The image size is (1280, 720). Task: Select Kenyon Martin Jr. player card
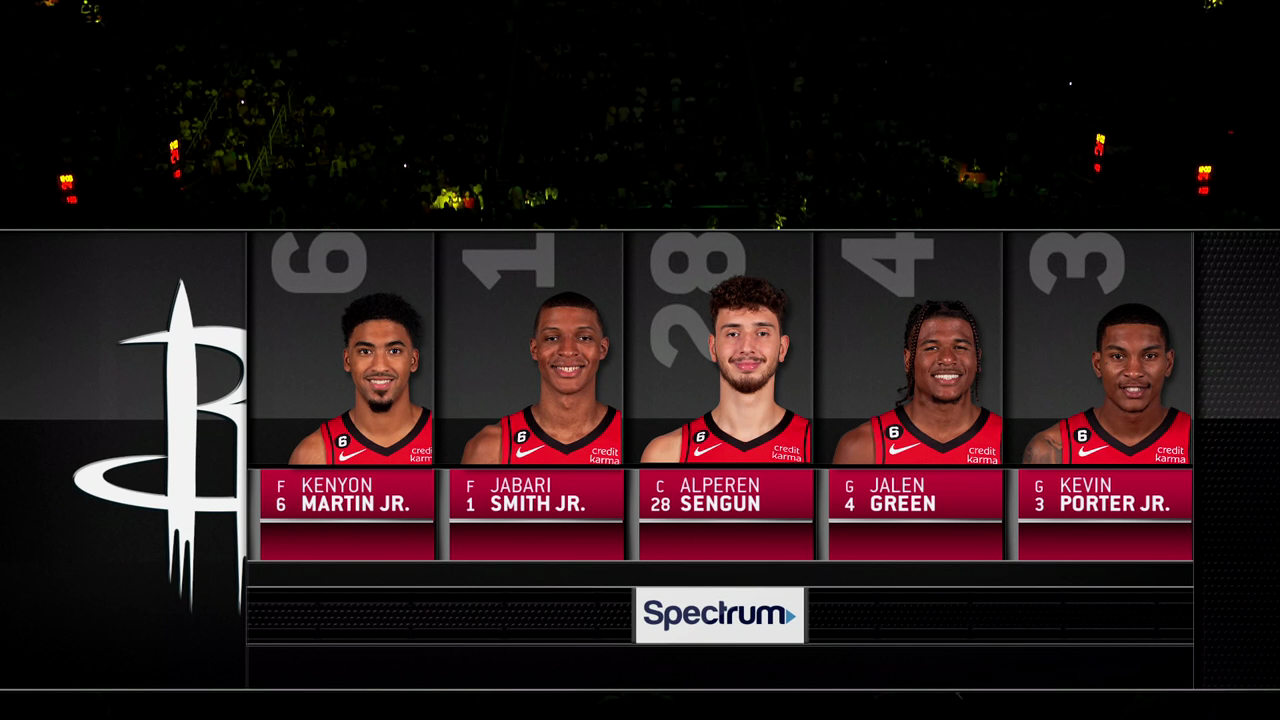(x=345, y=395)
